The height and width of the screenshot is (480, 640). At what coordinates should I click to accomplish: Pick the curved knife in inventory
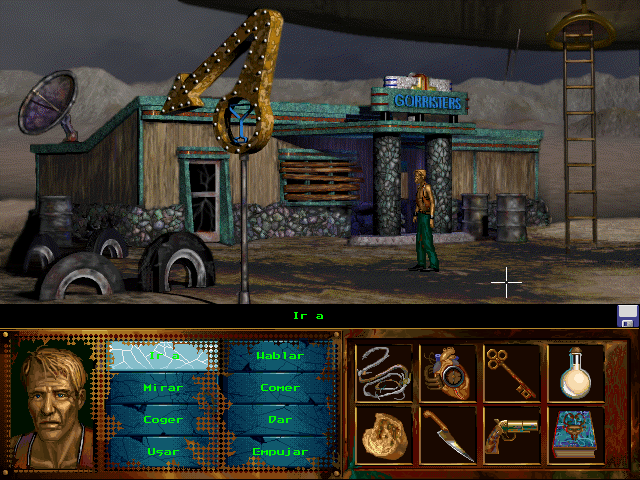tap(448, 435)
